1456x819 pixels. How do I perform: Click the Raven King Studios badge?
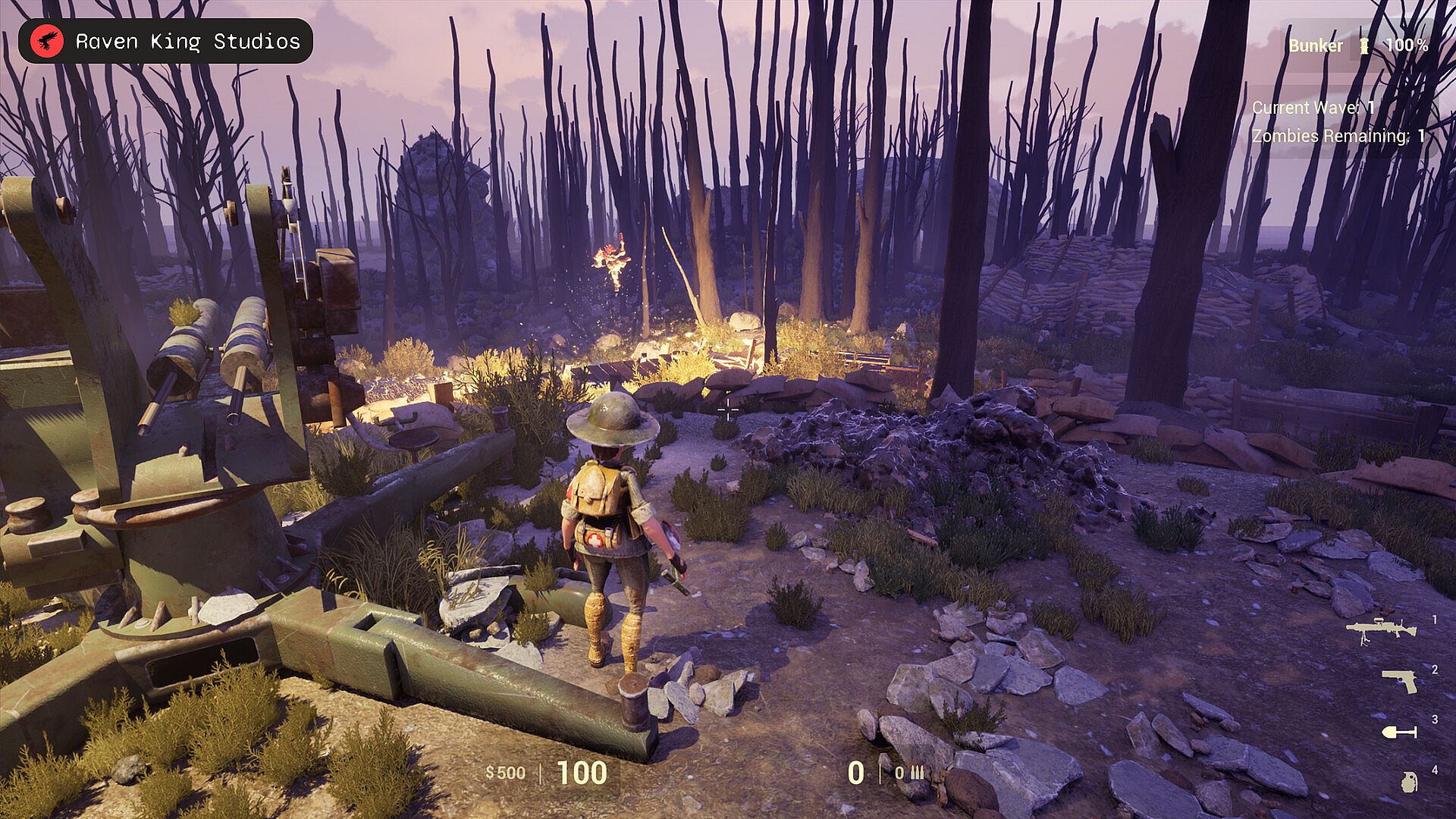pyautogui.click(x=165, y=41)
